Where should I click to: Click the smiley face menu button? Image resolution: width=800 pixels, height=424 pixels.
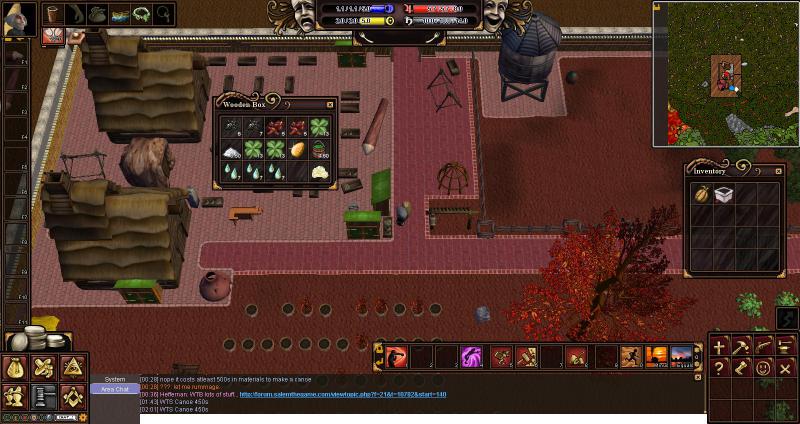(763, 369)
